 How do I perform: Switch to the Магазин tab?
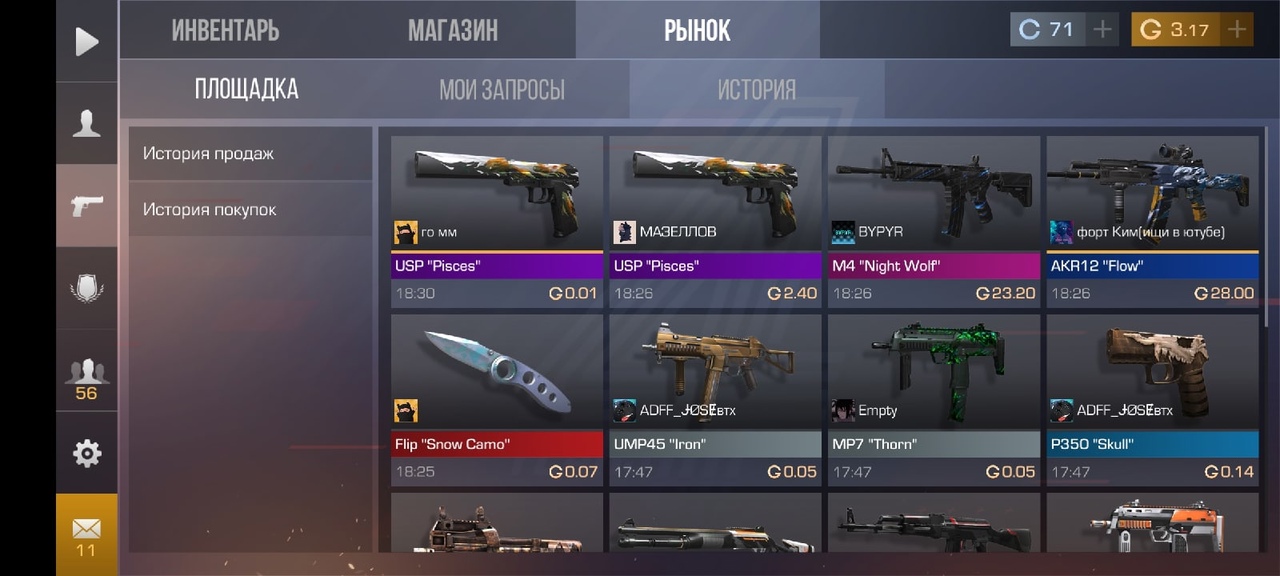453,30
